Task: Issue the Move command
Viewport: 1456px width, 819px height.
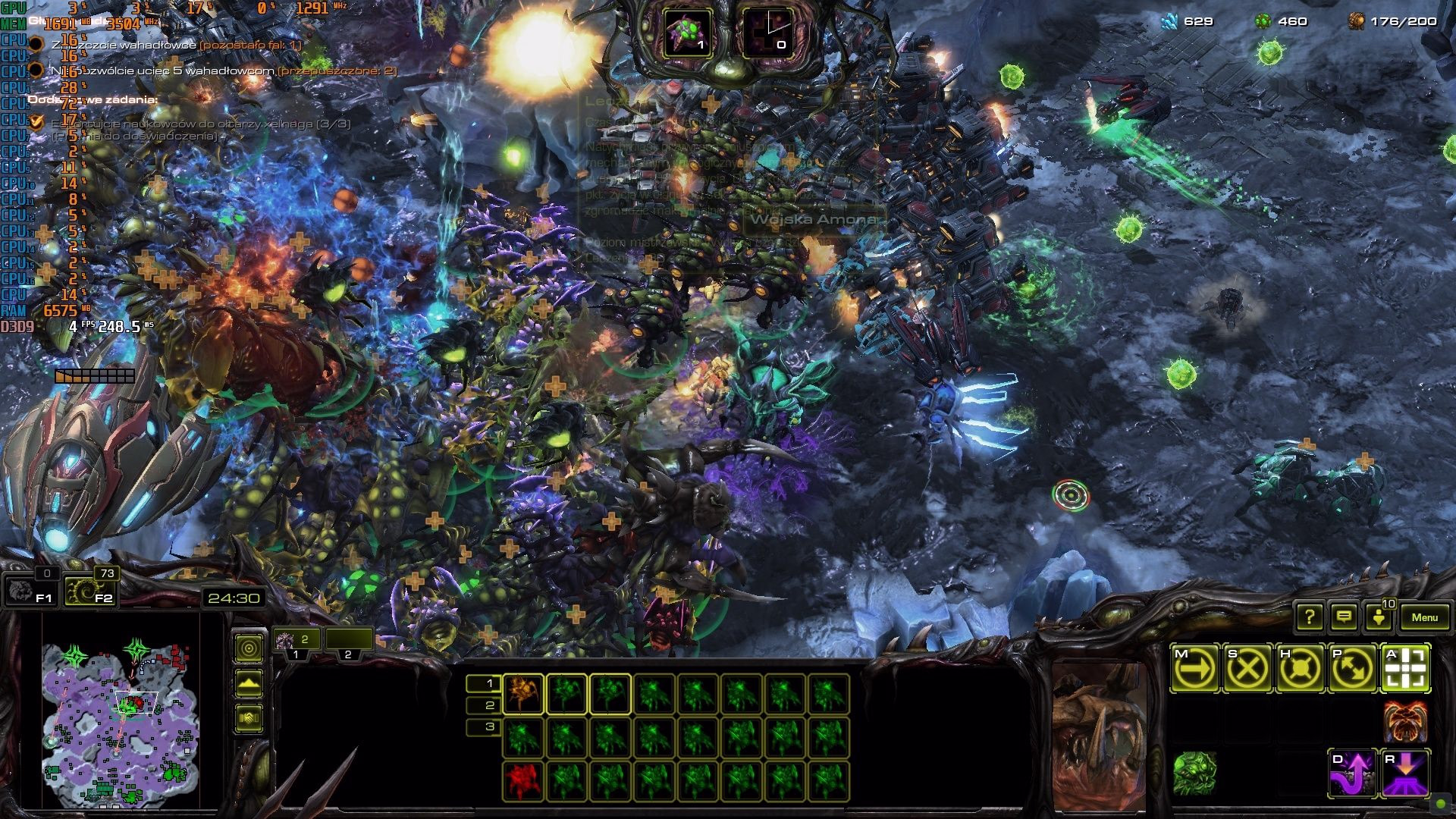Action: (x=1195, y=669)
